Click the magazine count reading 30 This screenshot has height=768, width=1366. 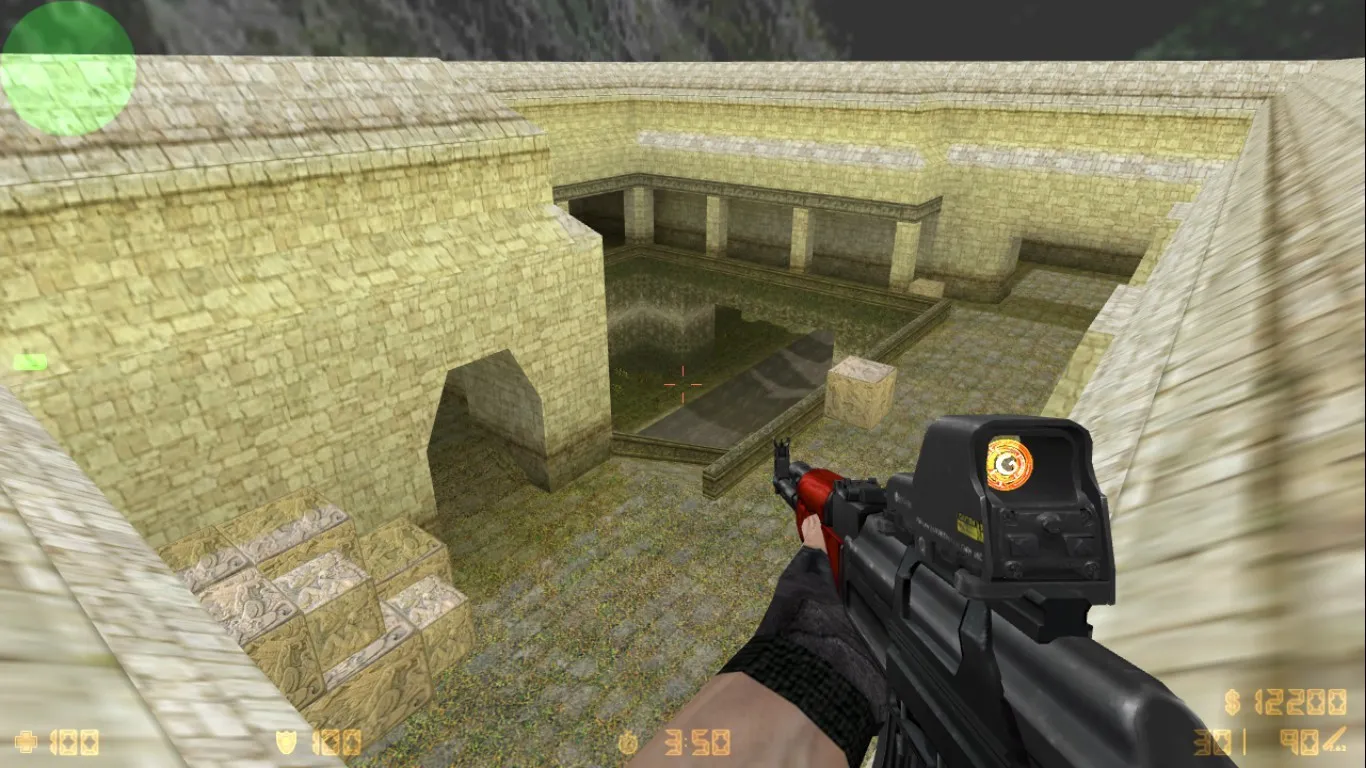tap(1212, 742)
